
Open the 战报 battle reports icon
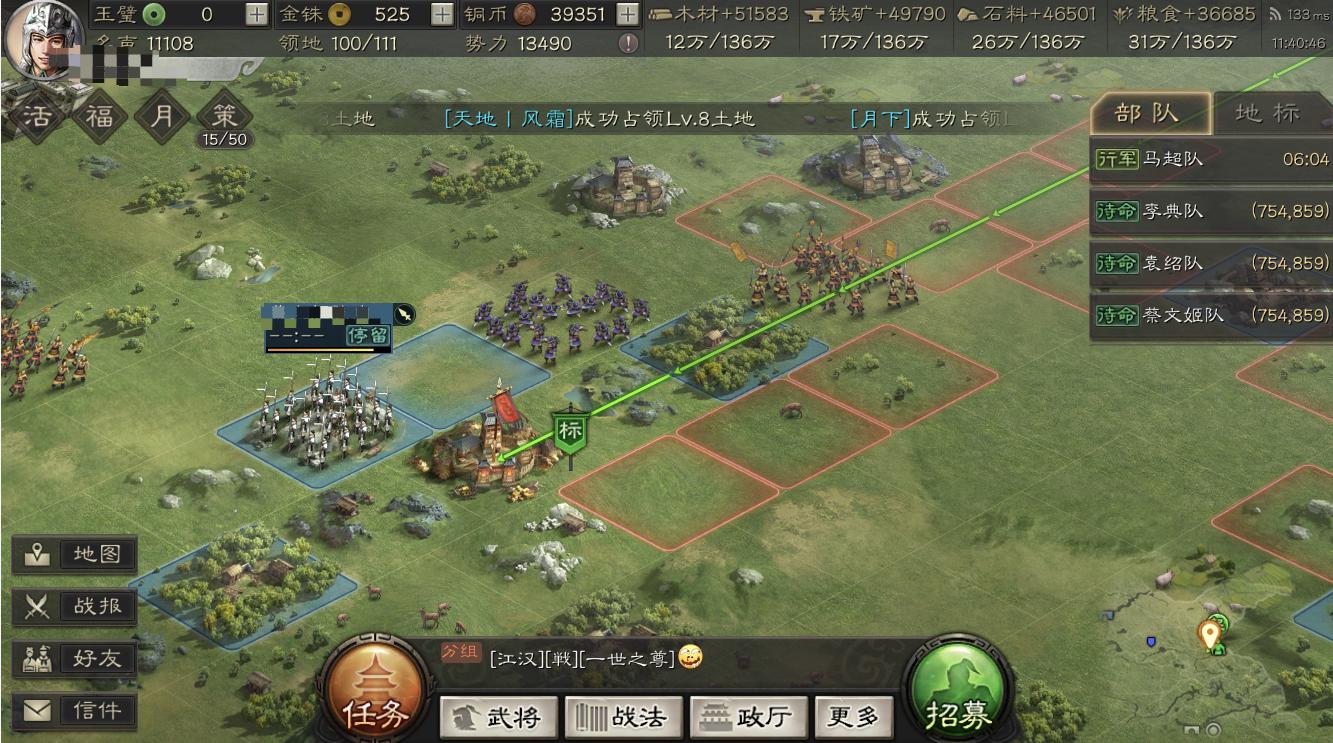(75, 604)
